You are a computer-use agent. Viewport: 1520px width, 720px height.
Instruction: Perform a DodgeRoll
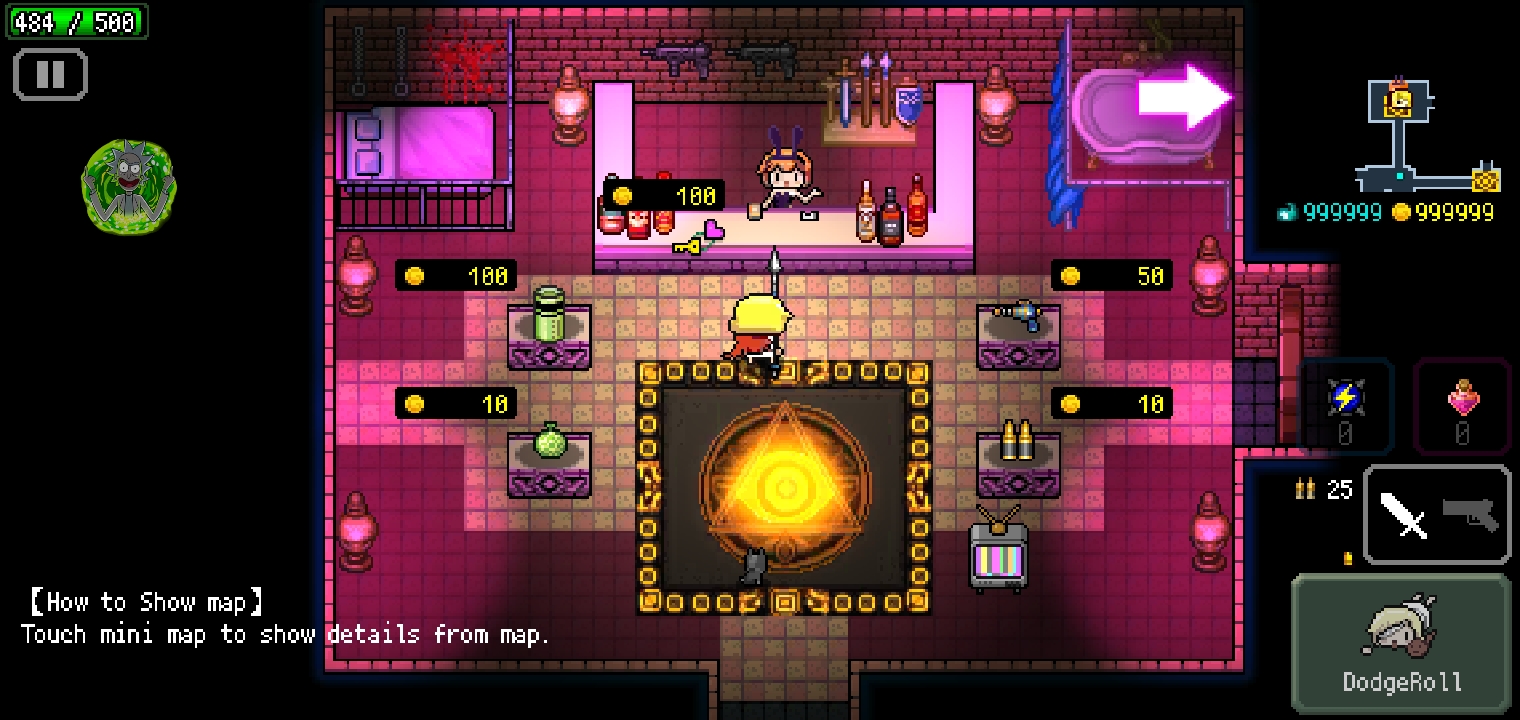tap(1401, 642)
